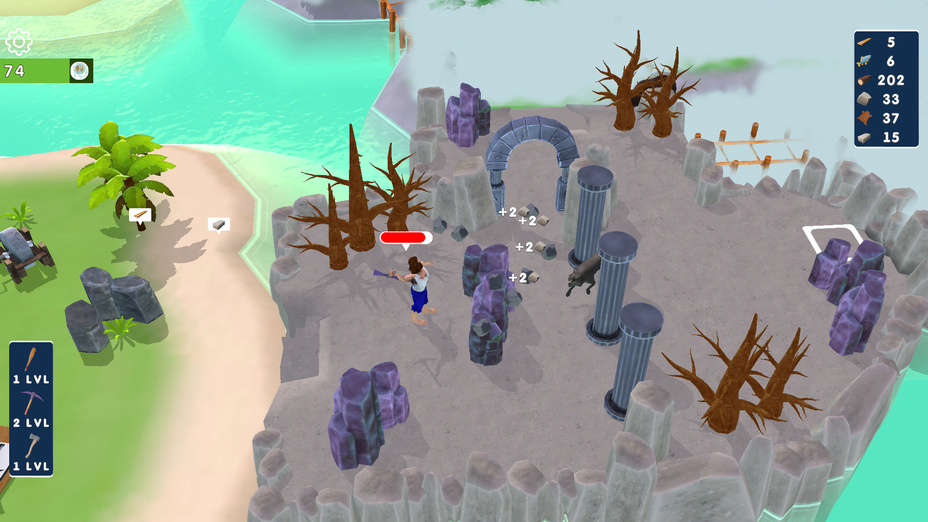Image resolution: width=928 pixels, height=522 pixels.
Task: Open the settings gear menu
Action: point(19,42)
